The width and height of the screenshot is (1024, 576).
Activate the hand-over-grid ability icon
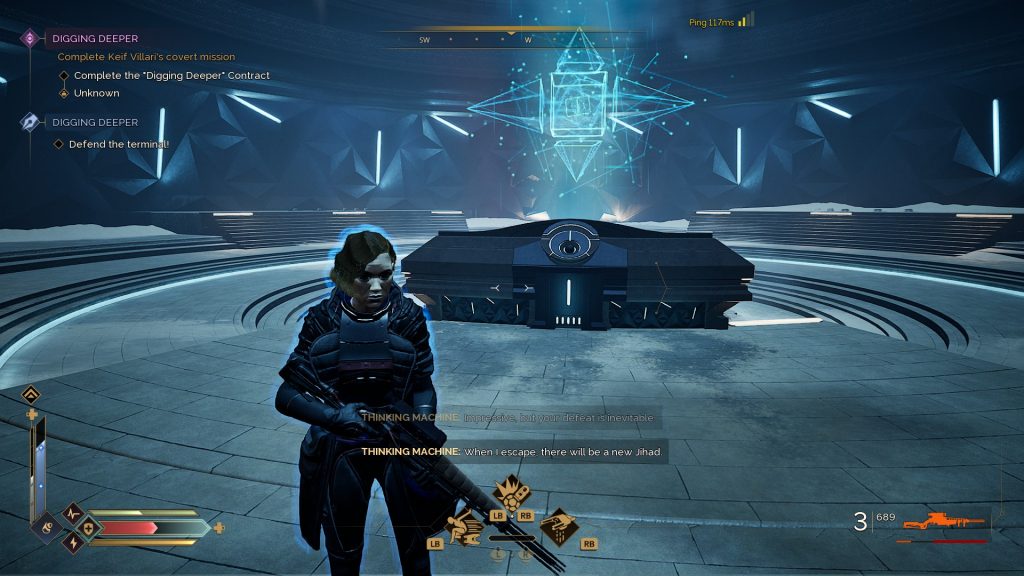point(557,525)
